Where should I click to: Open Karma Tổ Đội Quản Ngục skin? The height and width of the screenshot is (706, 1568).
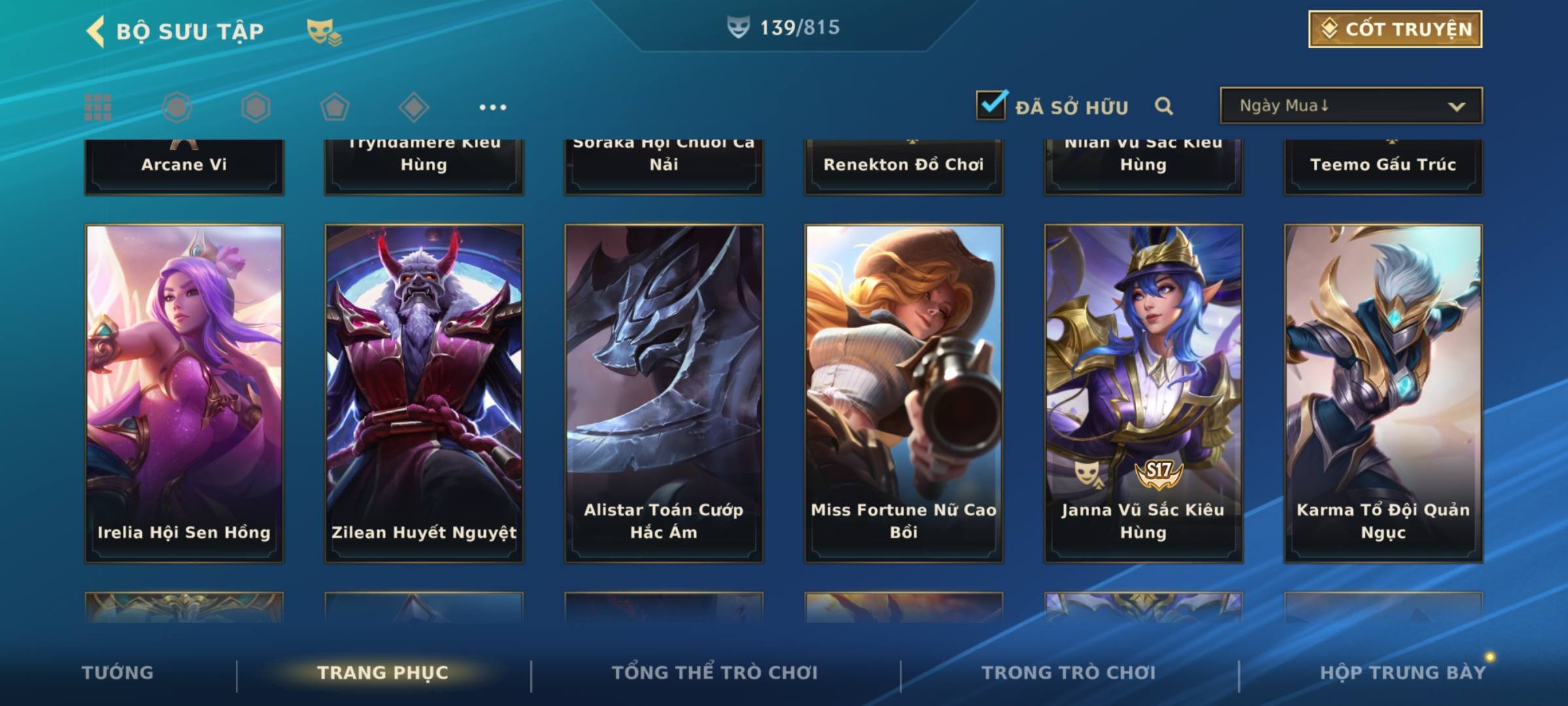click(x=1383, y=392)
